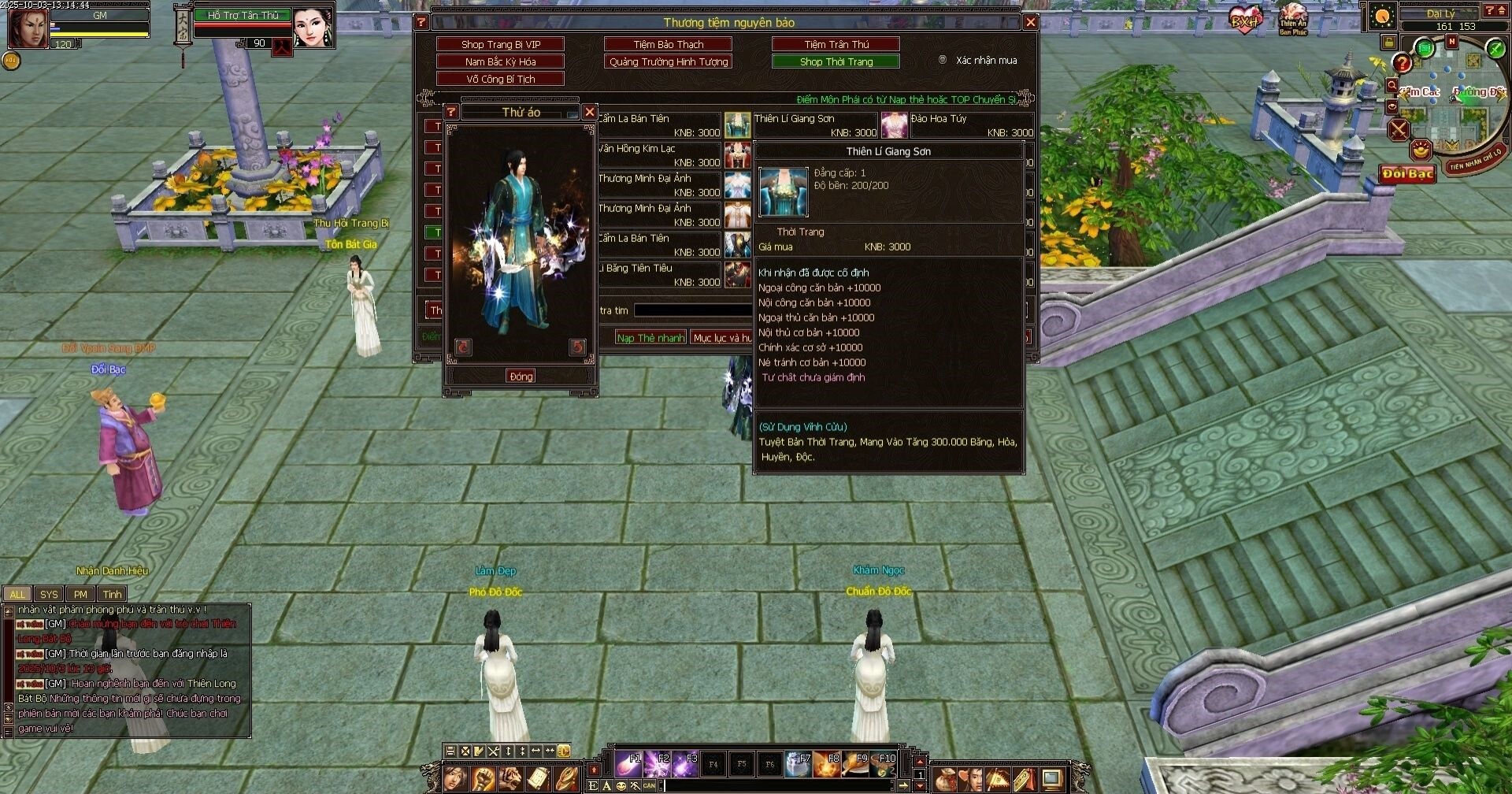
Task: Open the Shop Trang Bị VIP category
Action: (x=501, y=44)
